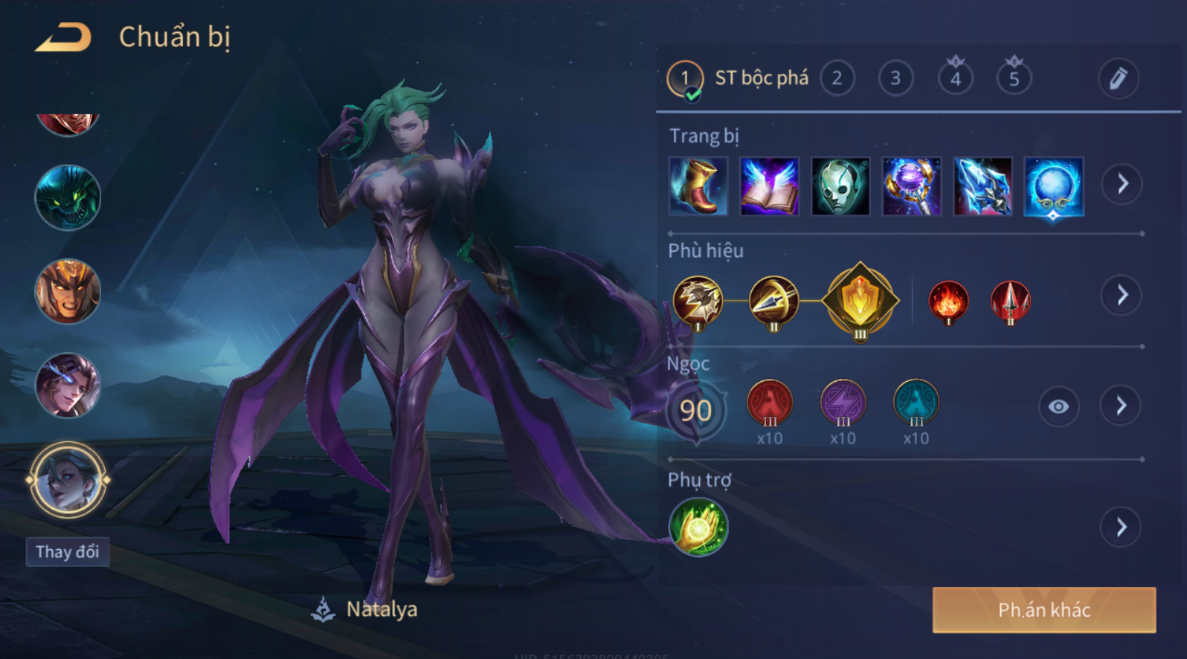Expand the Ngọc rune section
Screen dimensions: 1187x659
coord(1121,405)
